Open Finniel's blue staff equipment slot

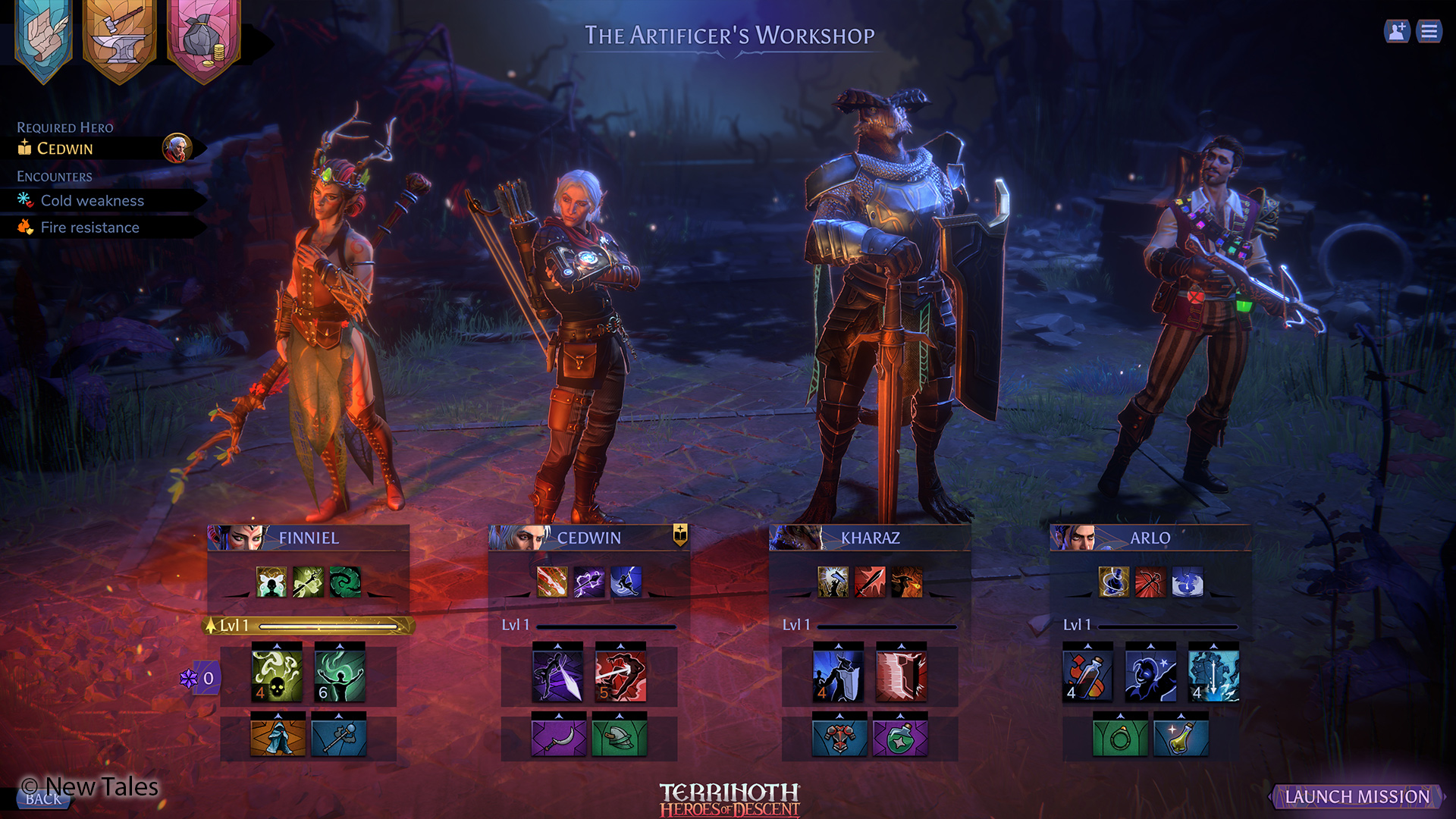click(x=339, y=737)
